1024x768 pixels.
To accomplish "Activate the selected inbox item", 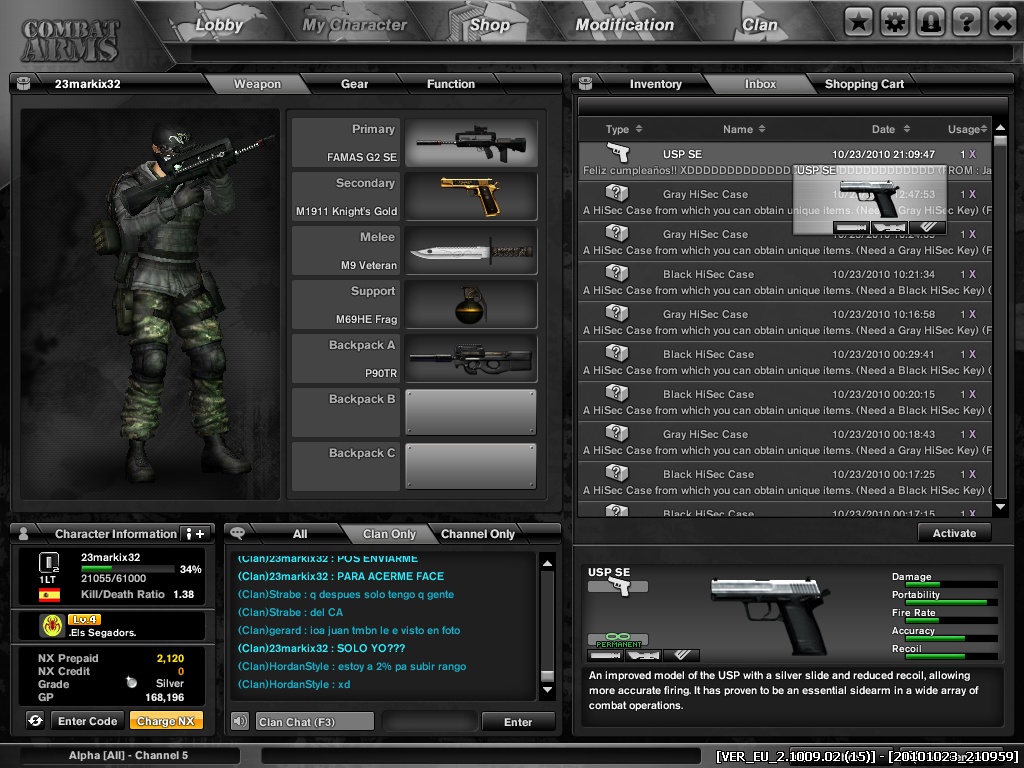I will (x=954, y=533).
